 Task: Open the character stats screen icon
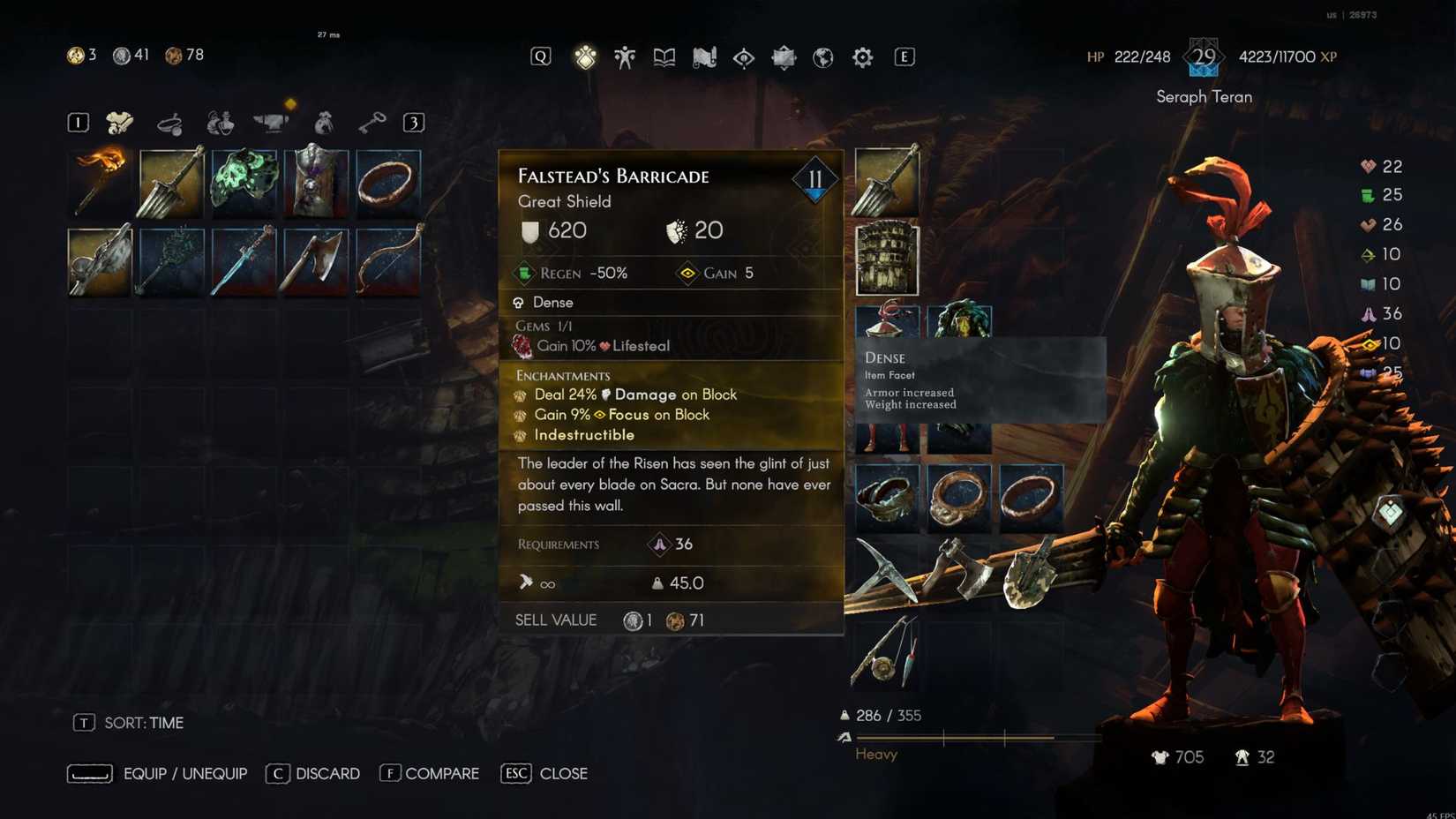click(x=625, y=56)
